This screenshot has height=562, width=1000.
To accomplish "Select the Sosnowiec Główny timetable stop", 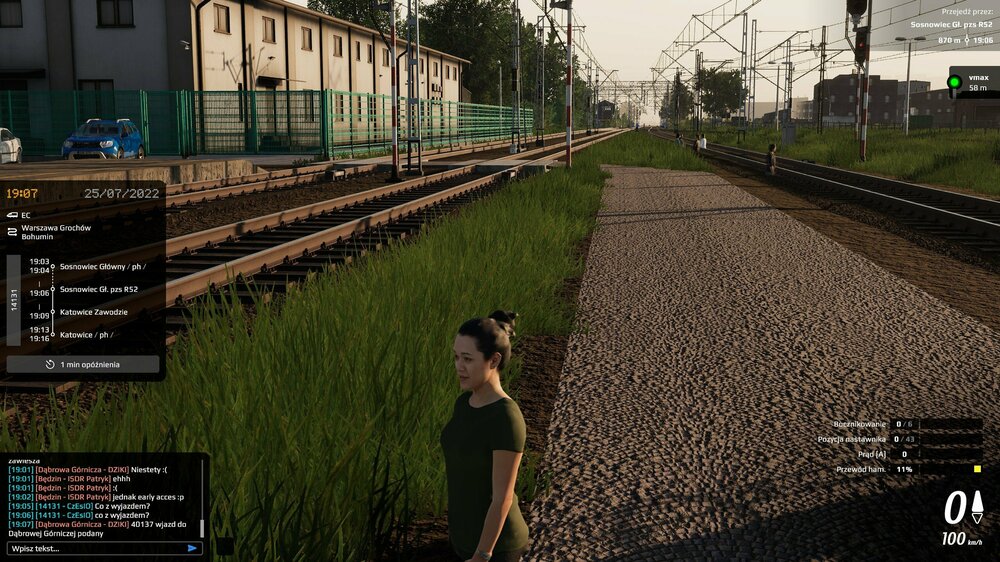I will click(x=102, y=266).
